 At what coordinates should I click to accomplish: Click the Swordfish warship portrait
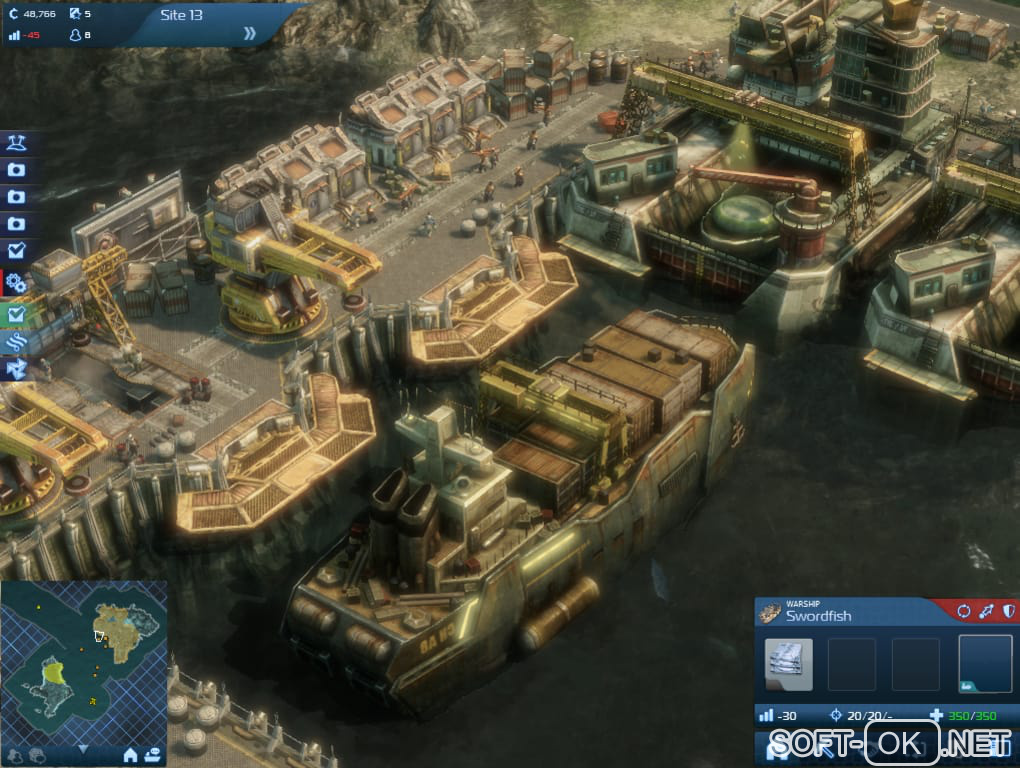click(770, 613)
